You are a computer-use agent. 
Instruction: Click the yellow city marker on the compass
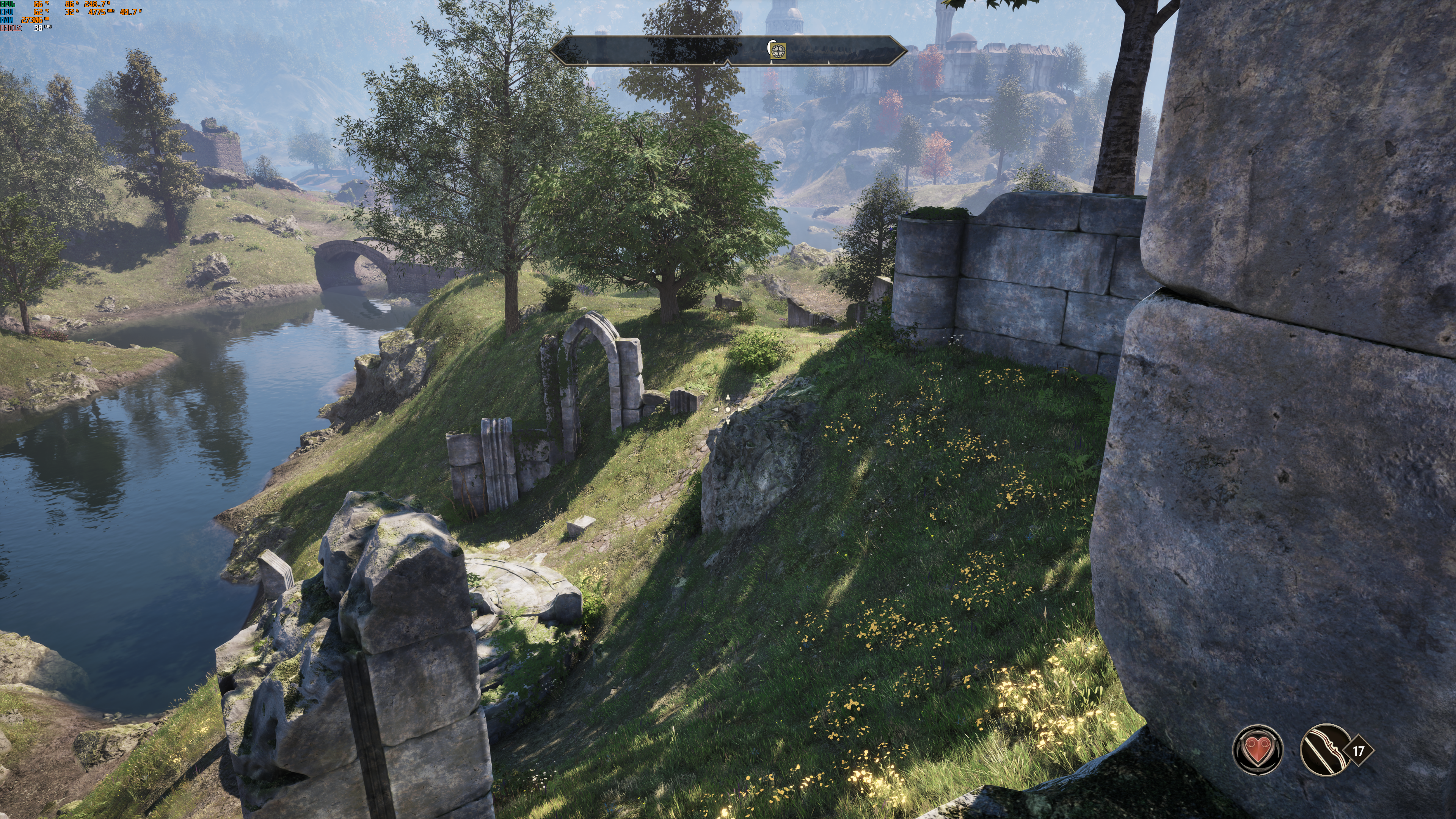pyautogui.click(x=778, y=51)
